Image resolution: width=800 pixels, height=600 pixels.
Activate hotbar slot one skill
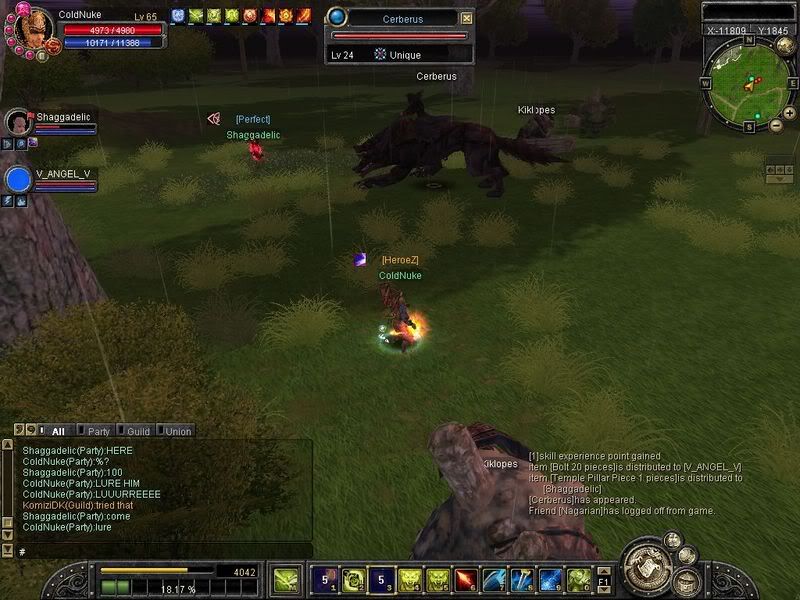click(x=325, y=579)
